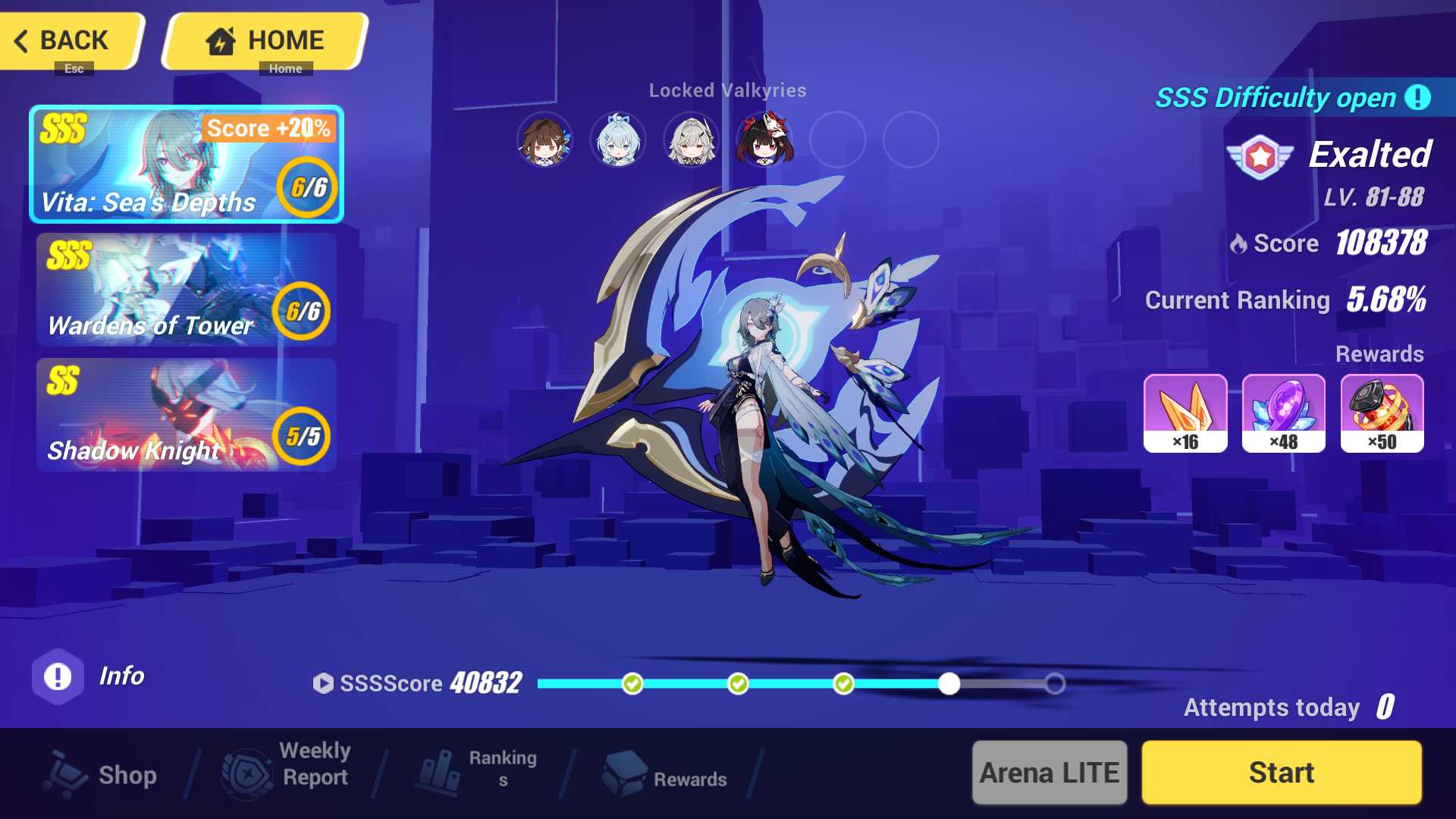Inspect the x50 coin reward icon

[1382, 413]
